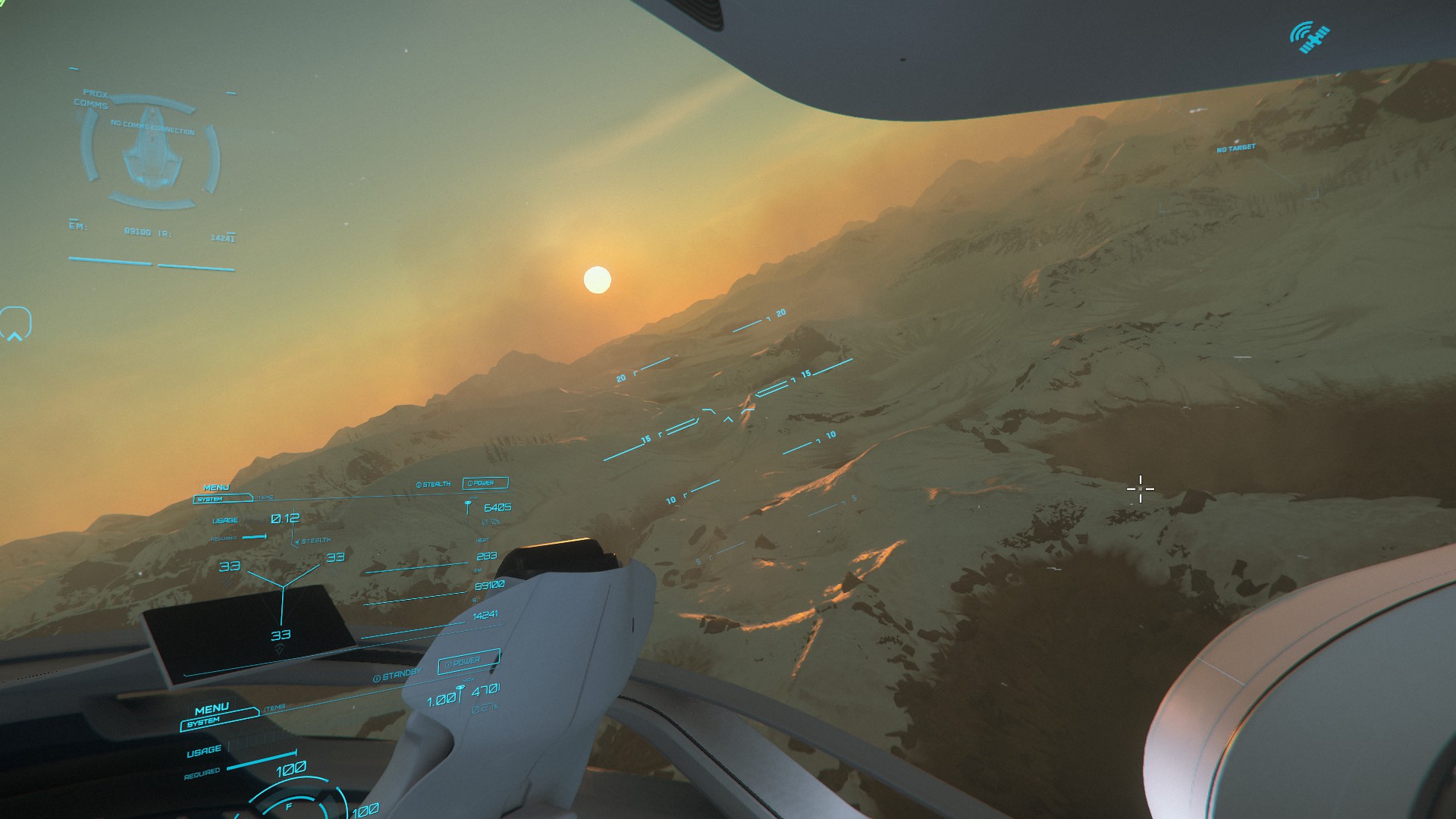Click the satellite signal icon
Screen dimensions: 1456x819
click(1310, 37)
